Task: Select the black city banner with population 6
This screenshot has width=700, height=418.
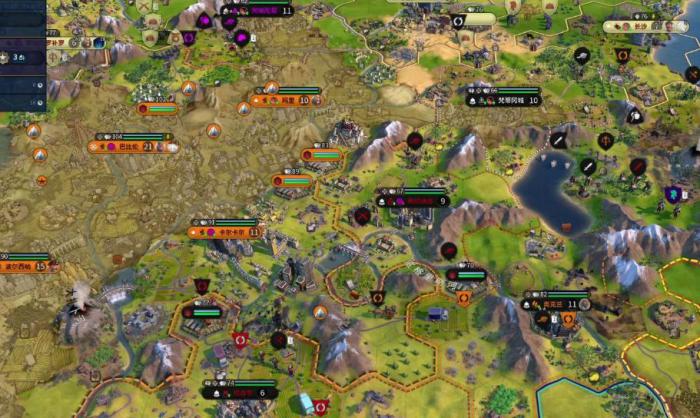Action: [x=240, y=393]
